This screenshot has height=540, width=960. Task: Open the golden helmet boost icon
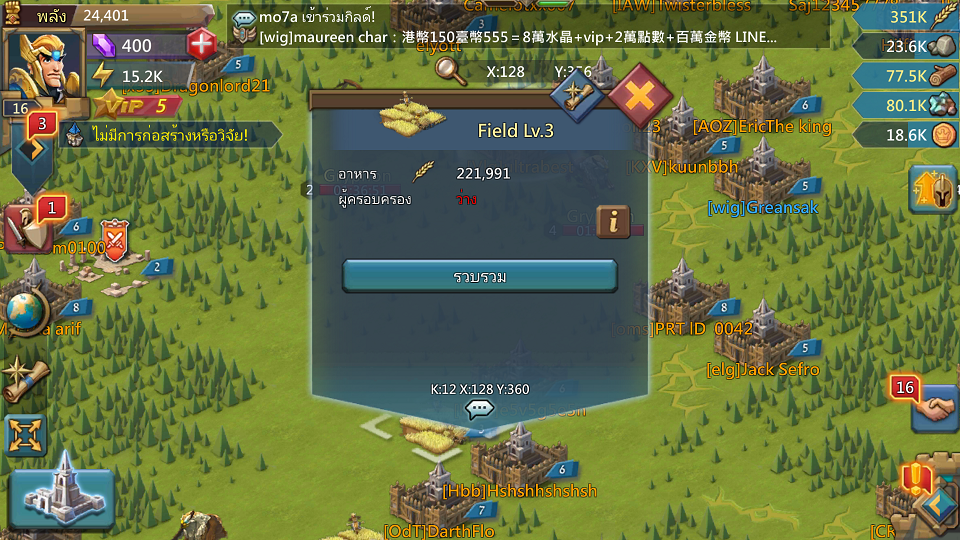[932, 190]
